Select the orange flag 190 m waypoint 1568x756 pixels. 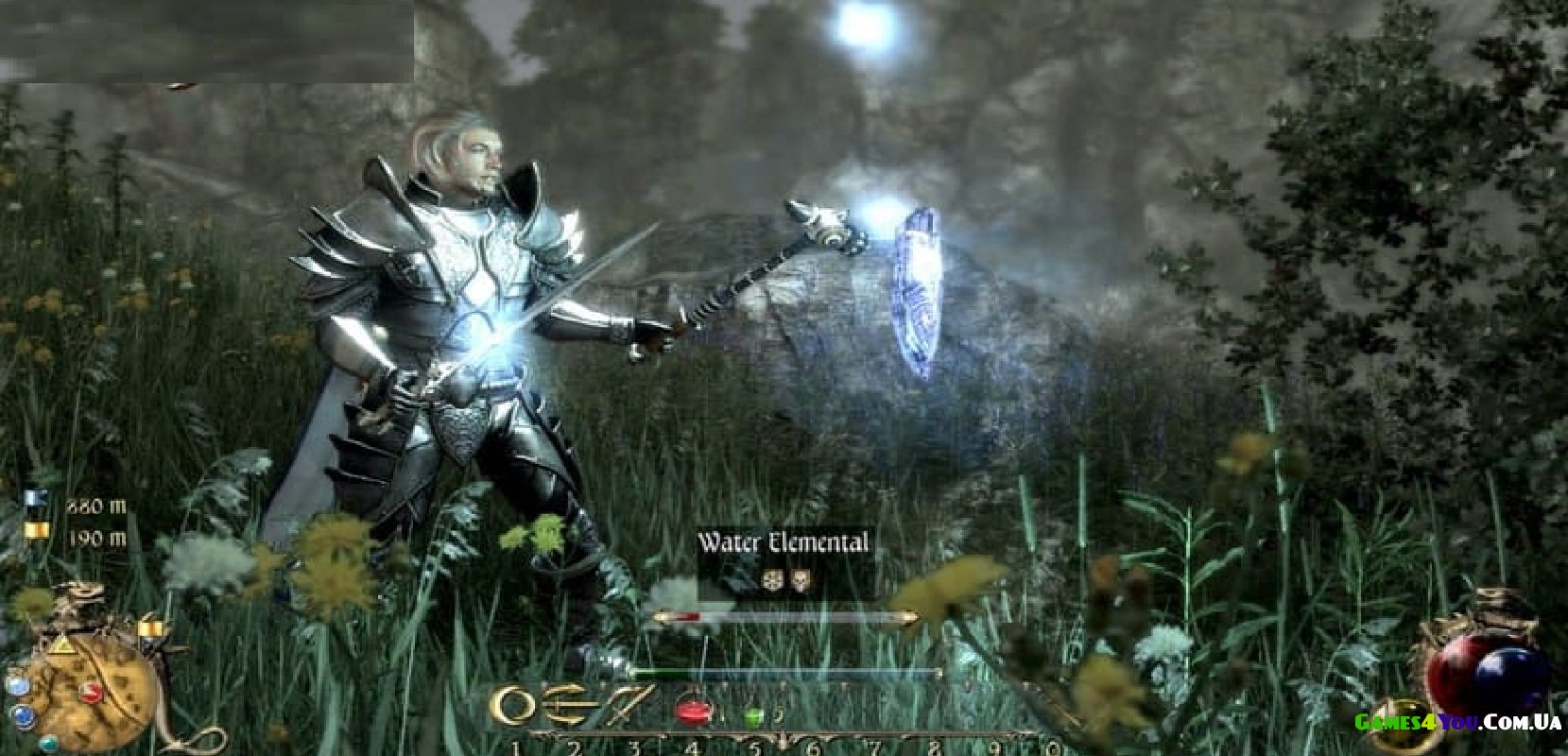[x=36, y=533]
